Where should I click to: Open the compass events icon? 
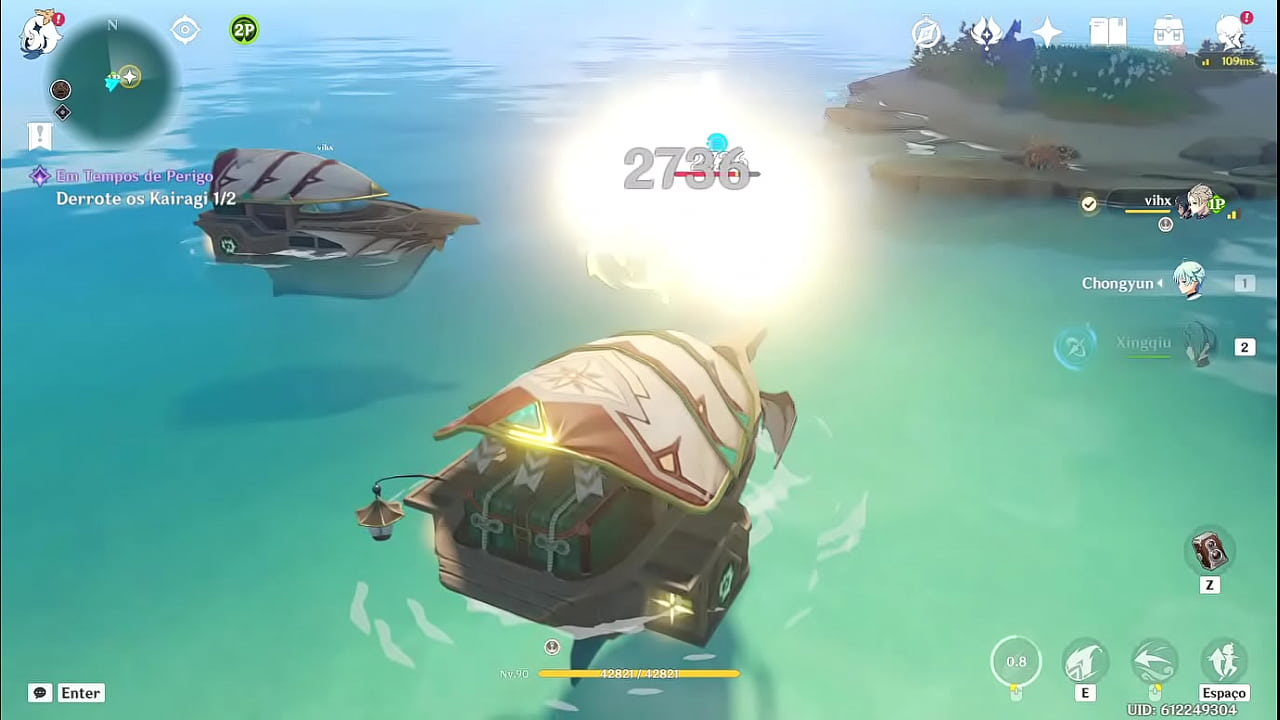pyautogui.click(x=927, y=33)
